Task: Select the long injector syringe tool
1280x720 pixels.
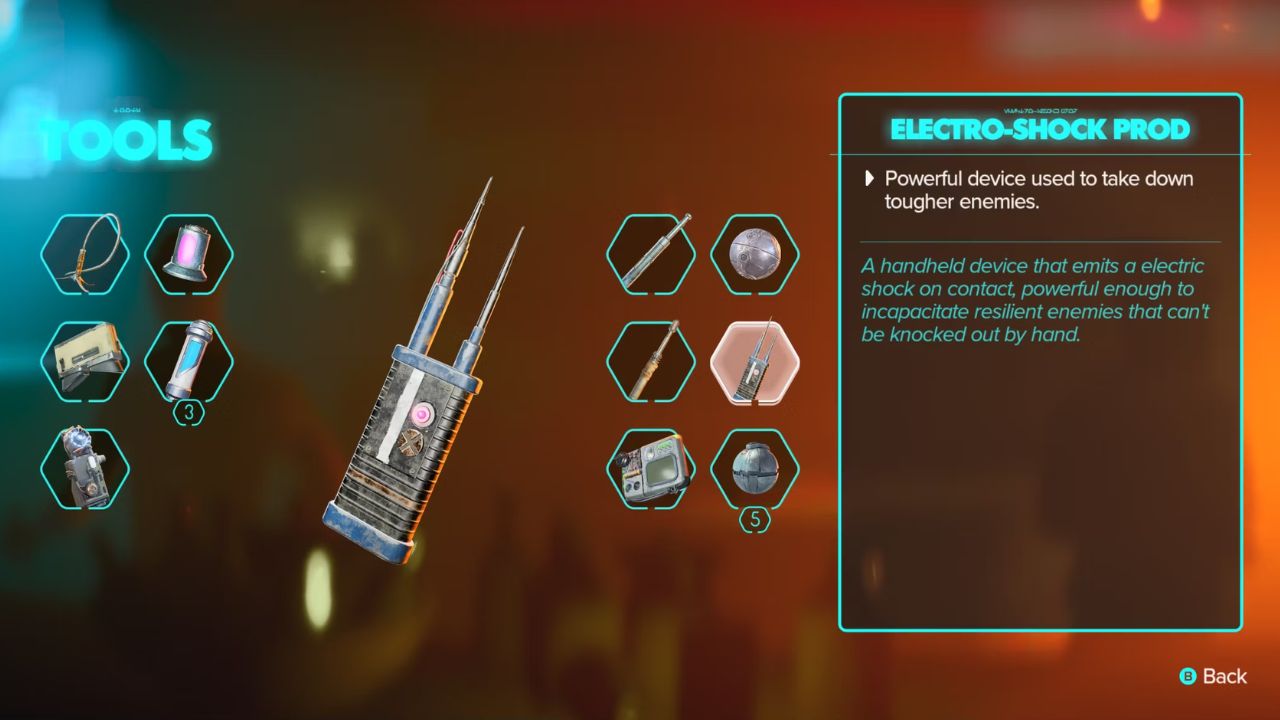Action: tap(650, 255)
